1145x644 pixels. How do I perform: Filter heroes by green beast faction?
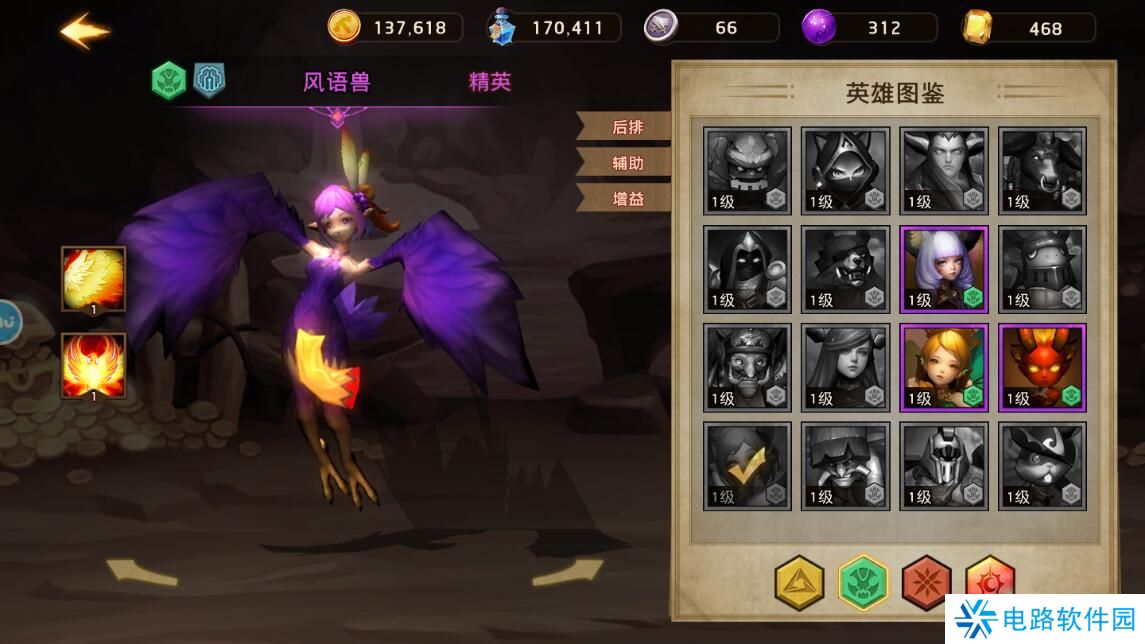click(x=862, y=582)
